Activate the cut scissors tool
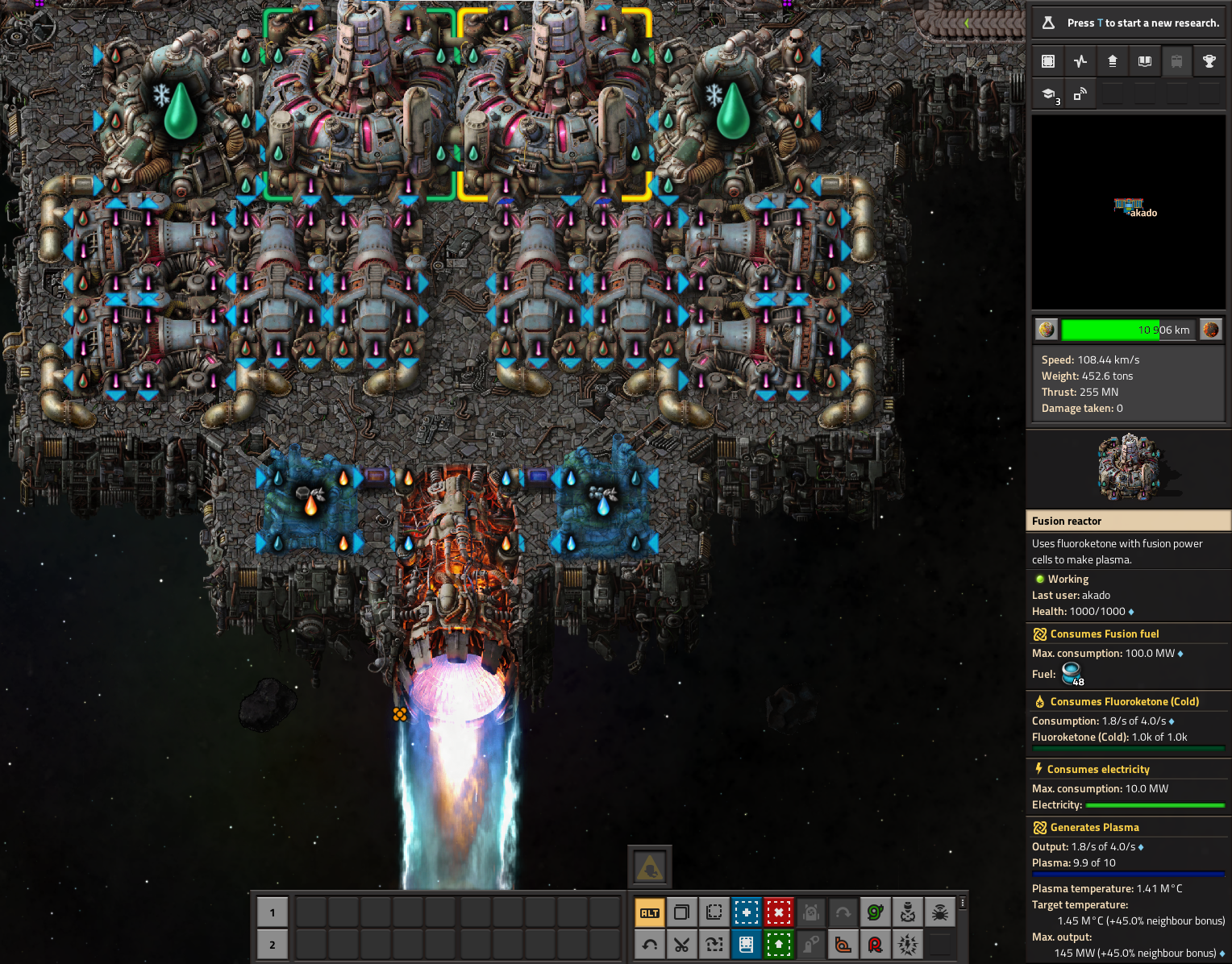The width and height of the screenshot is (1232, 964). (x=682, y=944)
